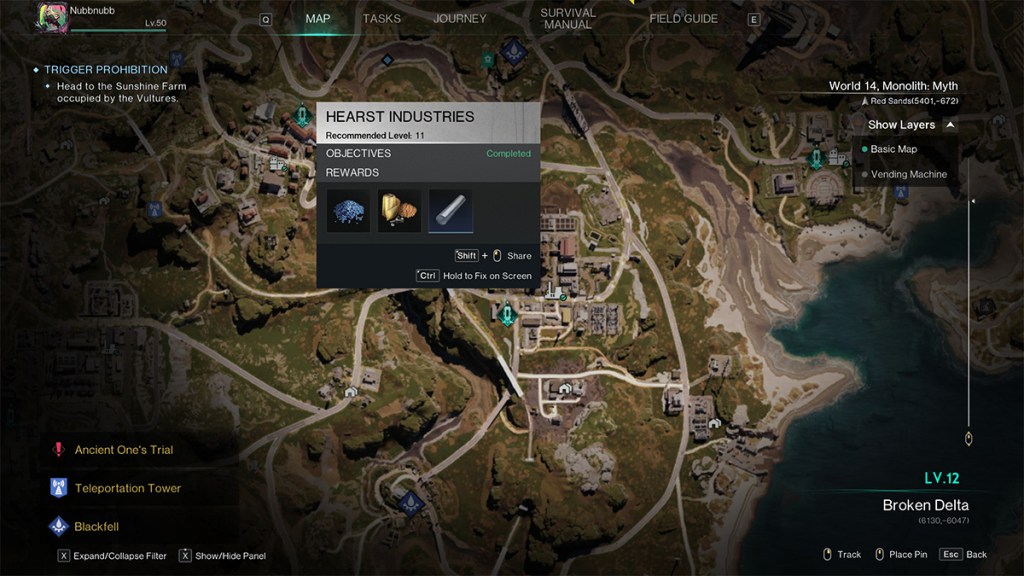Toggle the Teleportation Tower filter
The image size is (1024, 576).
[127, 488]
